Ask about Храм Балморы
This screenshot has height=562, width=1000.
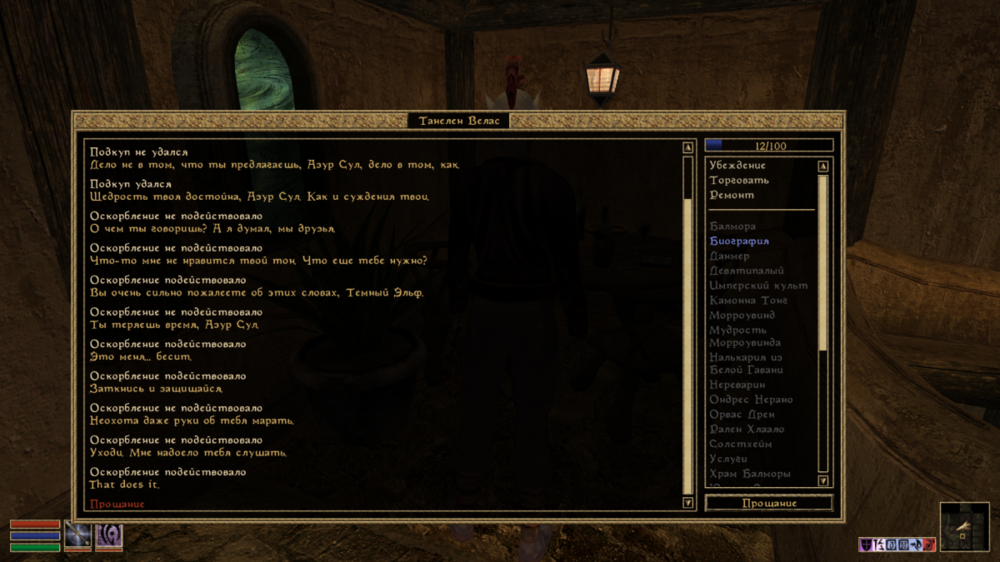pos(750,474)
